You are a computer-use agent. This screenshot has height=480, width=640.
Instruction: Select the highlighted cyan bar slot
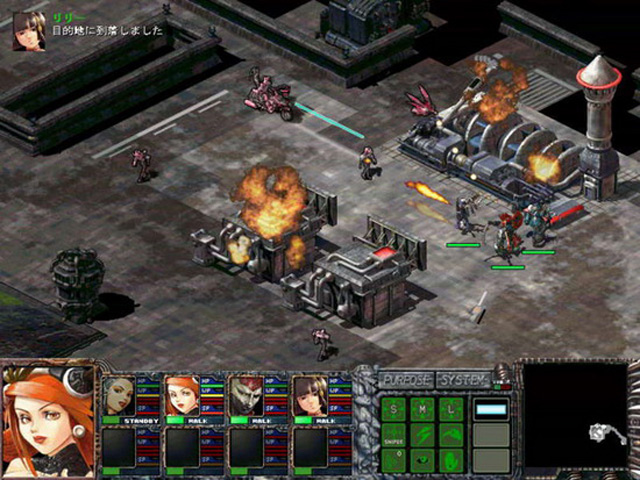tap(491, 408)
